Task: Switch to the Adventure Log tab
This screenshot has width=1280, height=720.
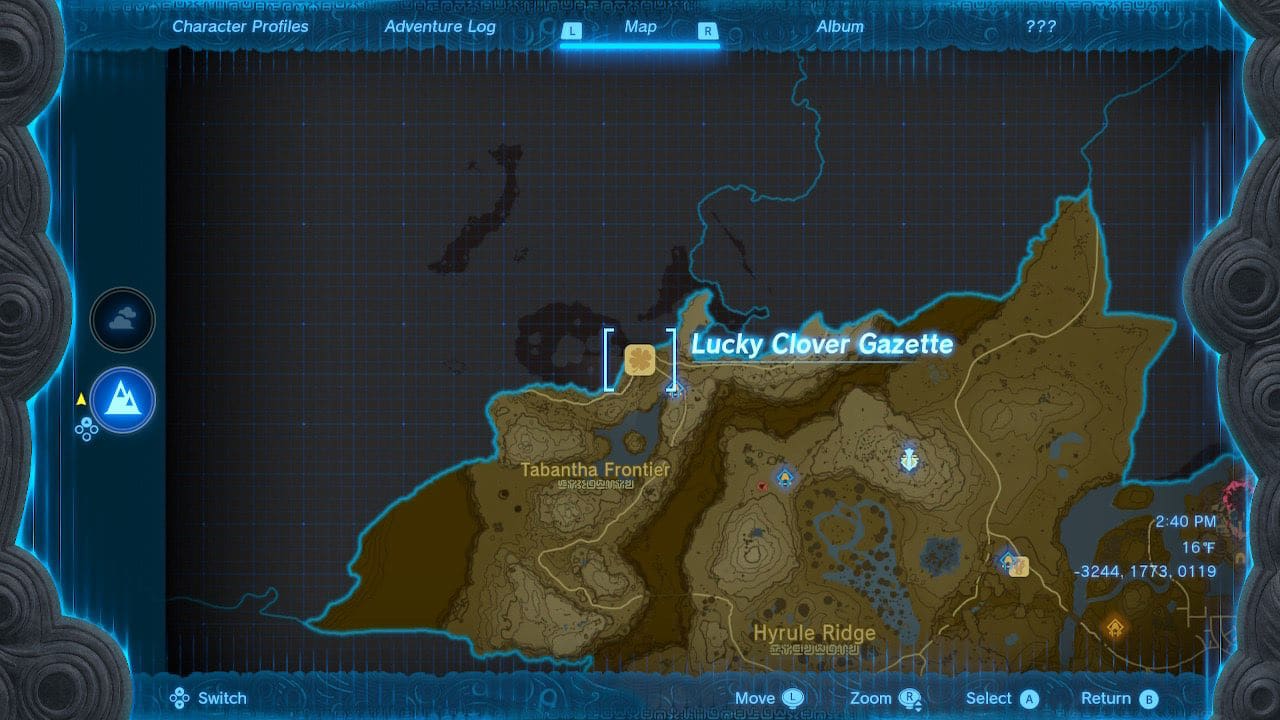Action: coord(440,27)
